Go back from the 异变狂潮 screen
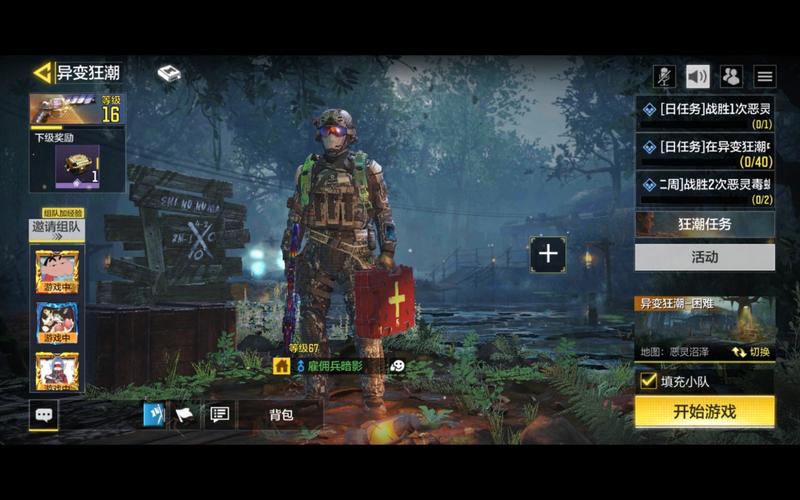800x500 pixels. coord(42,73)
